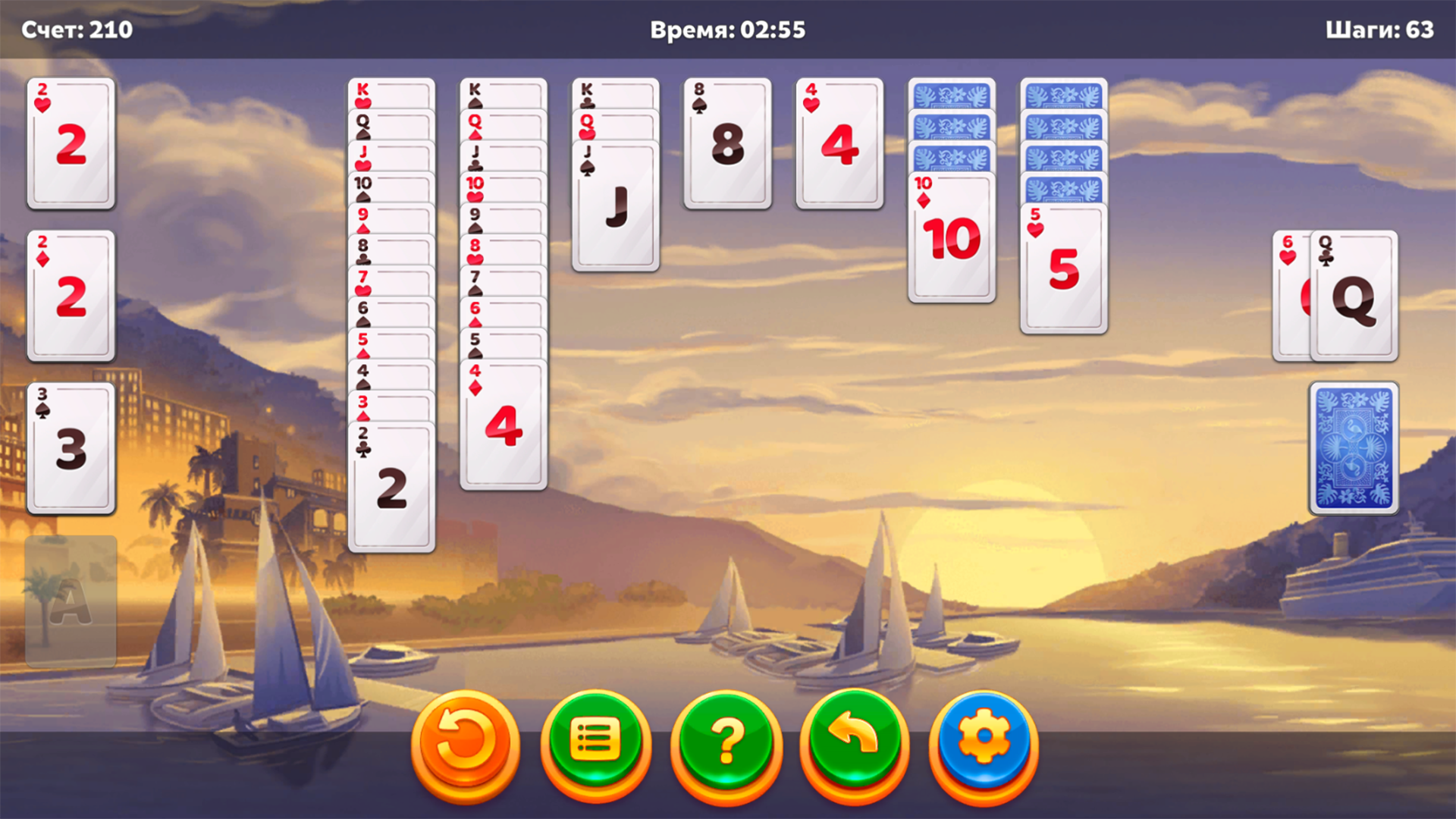Click the face-down stock pile to draw
The width and height of the screenshot is (1456, 819).
(1354, 450)
